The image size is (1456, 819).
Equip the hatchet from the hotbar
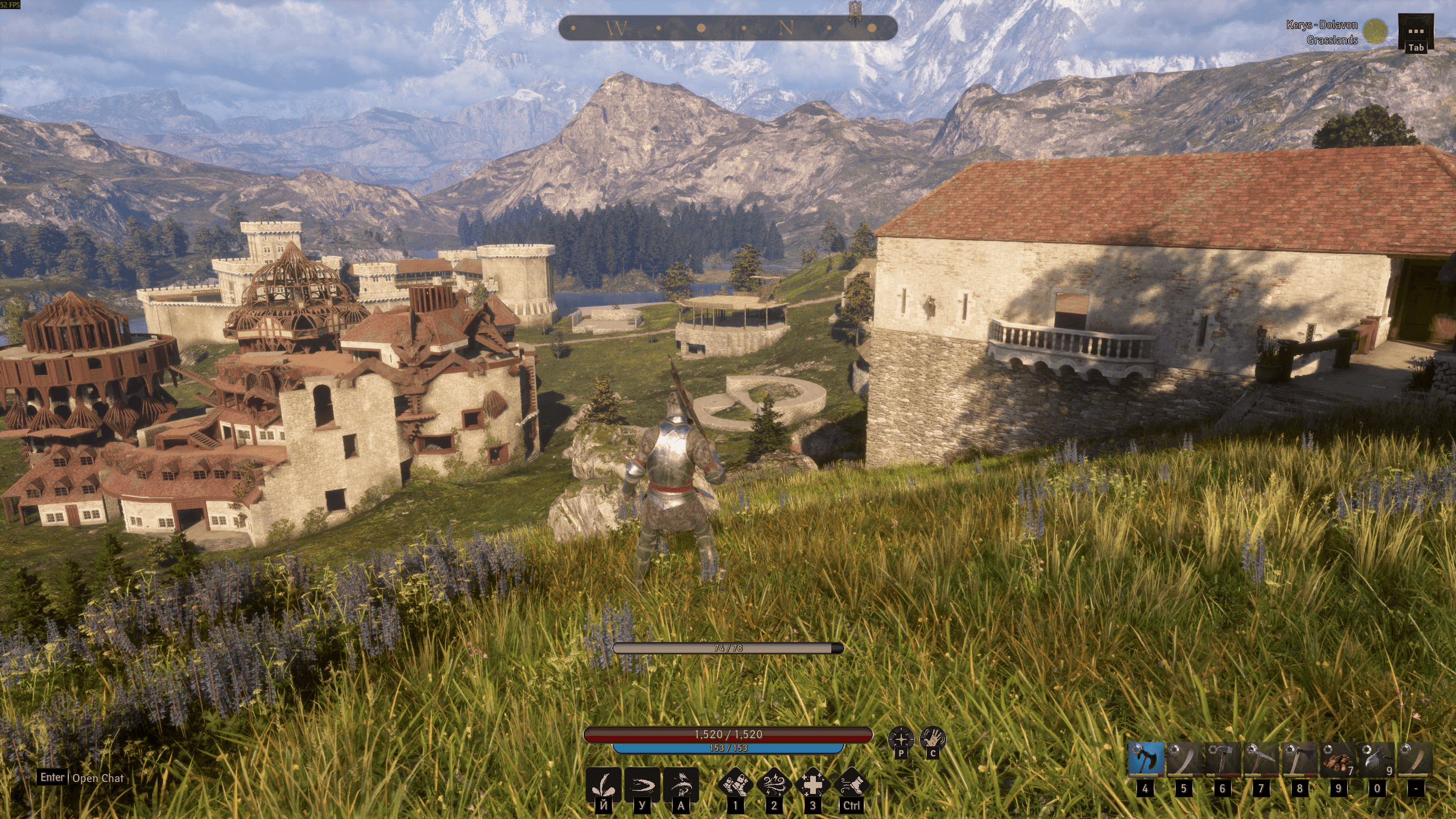(1300, 759)
